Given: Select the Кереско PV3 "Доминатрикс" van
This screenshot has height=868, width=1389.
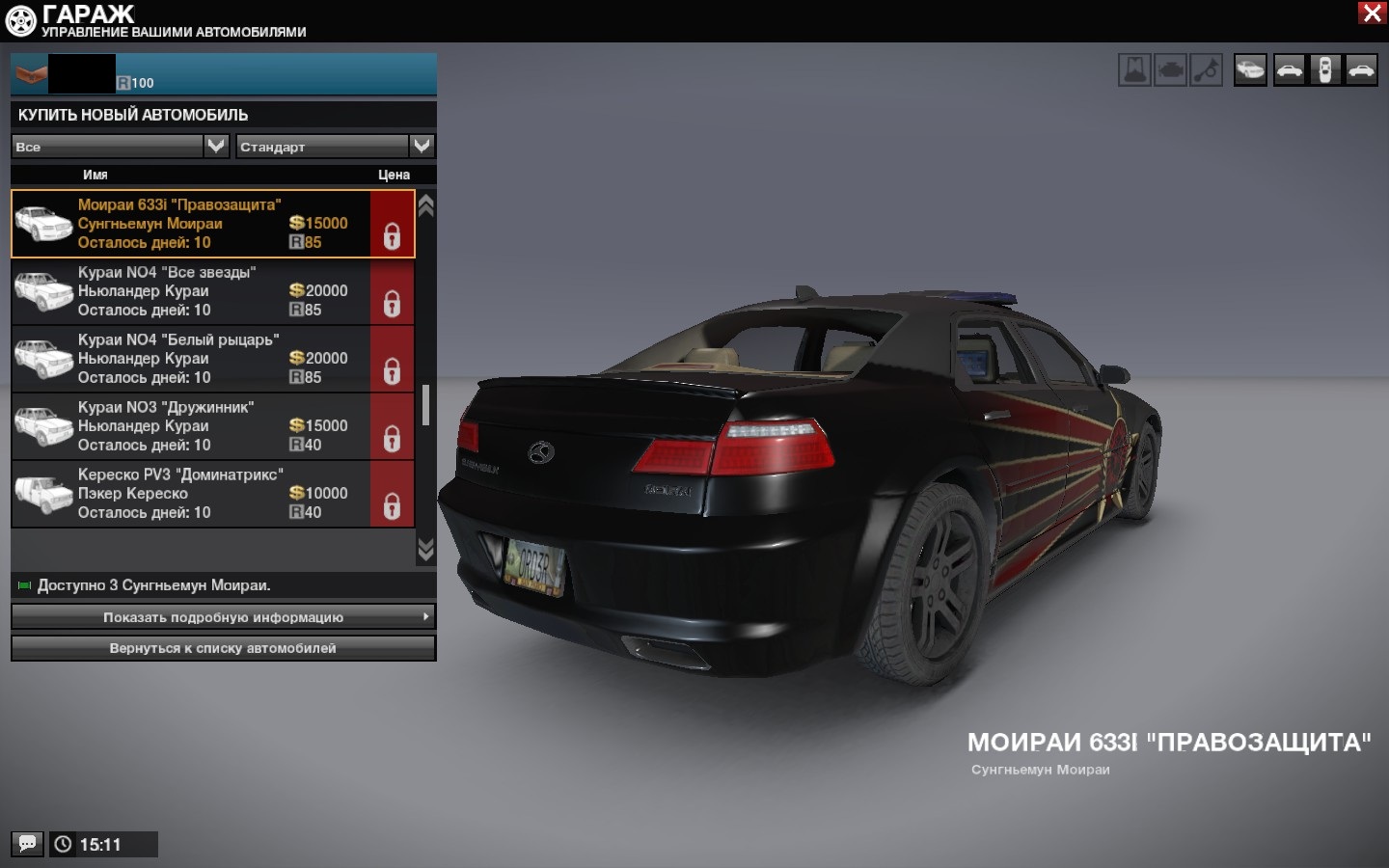Looking at the screenshot, I should coord(193,494).
